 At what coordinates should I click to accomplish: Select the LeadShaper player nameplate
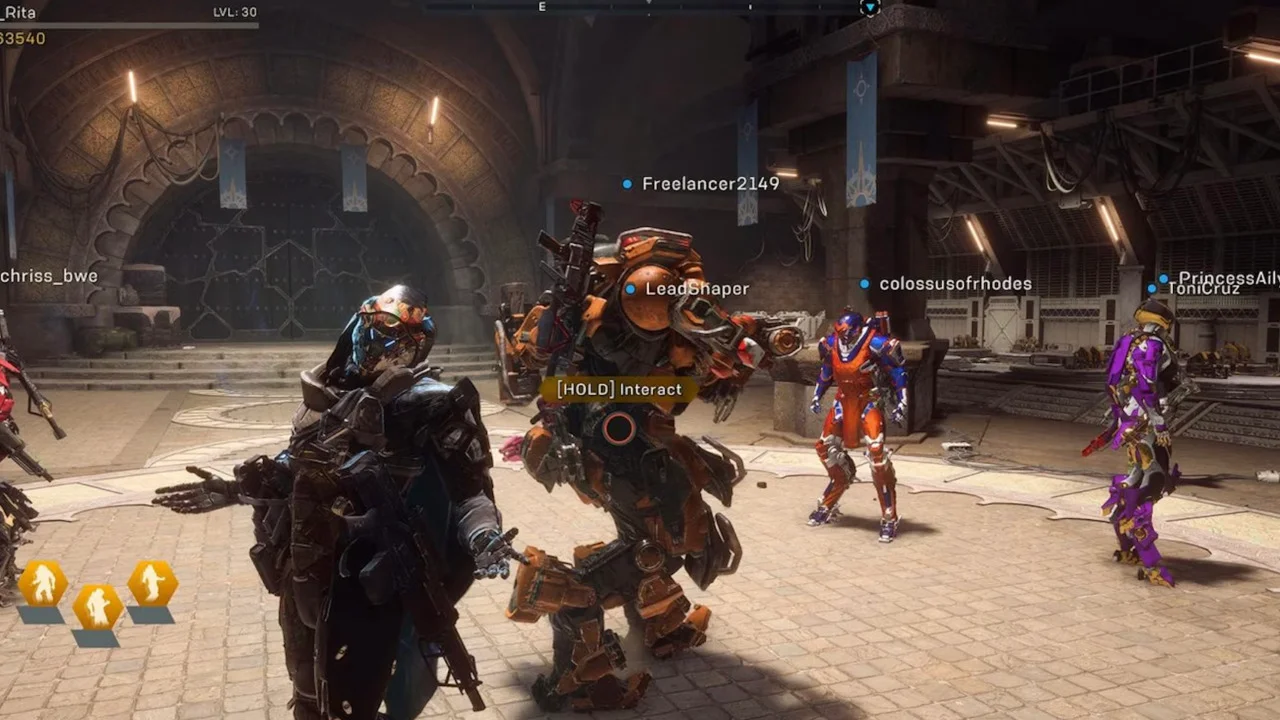696,289
